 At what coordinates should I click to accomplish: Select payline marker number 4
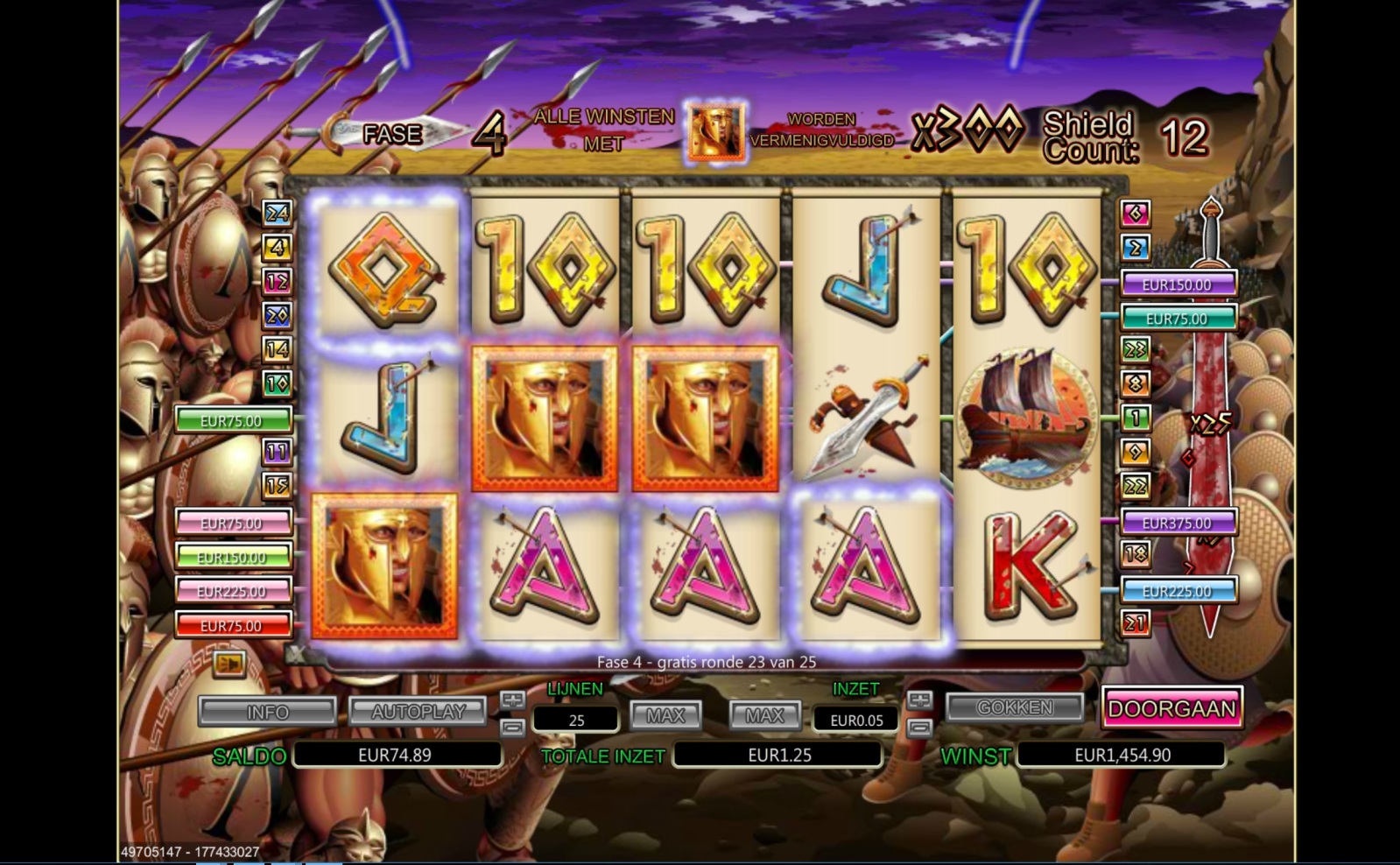(278, 248)
